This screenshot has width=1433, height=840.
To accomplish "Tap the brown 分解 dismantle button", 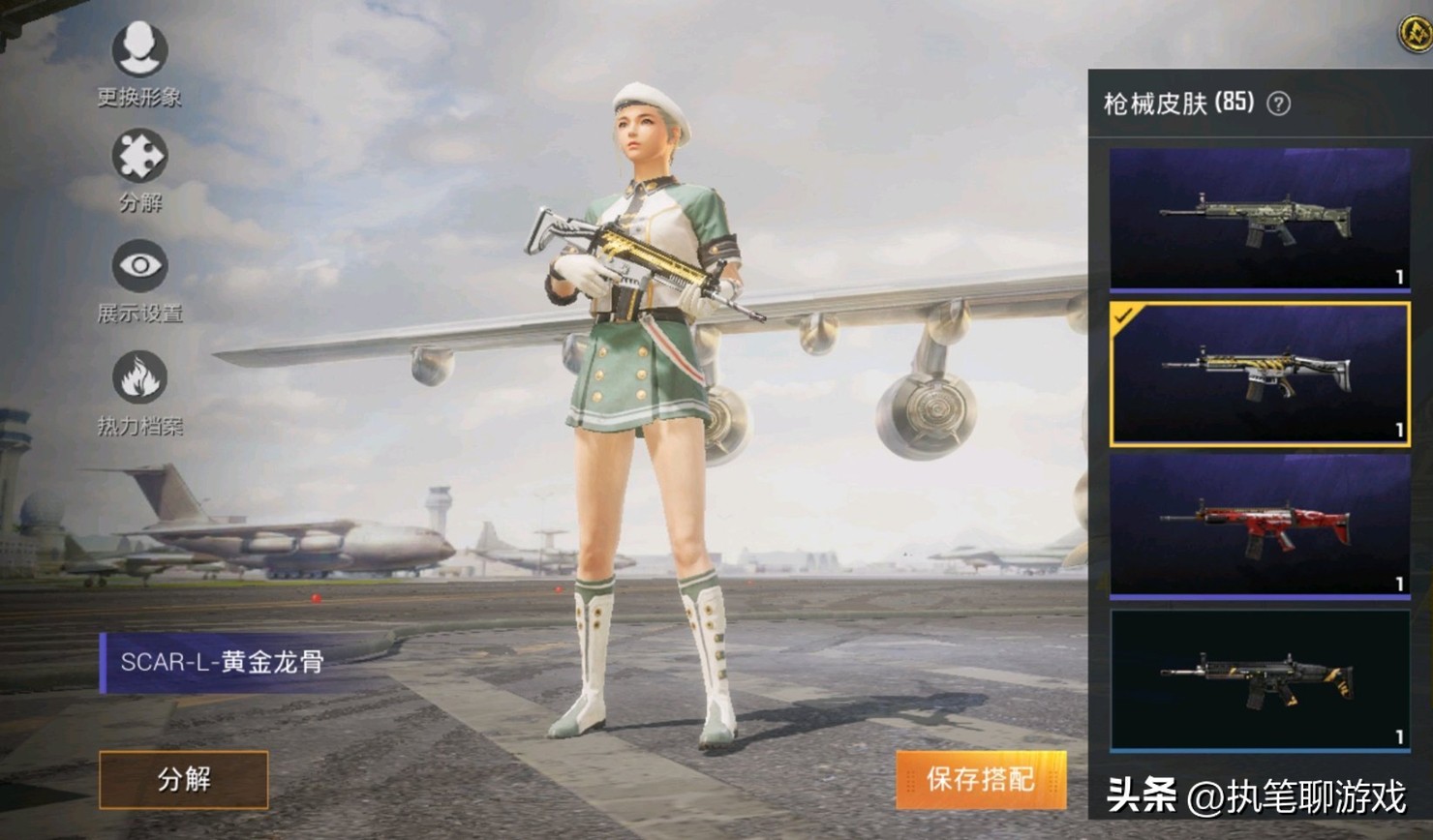I will [184, 779].
